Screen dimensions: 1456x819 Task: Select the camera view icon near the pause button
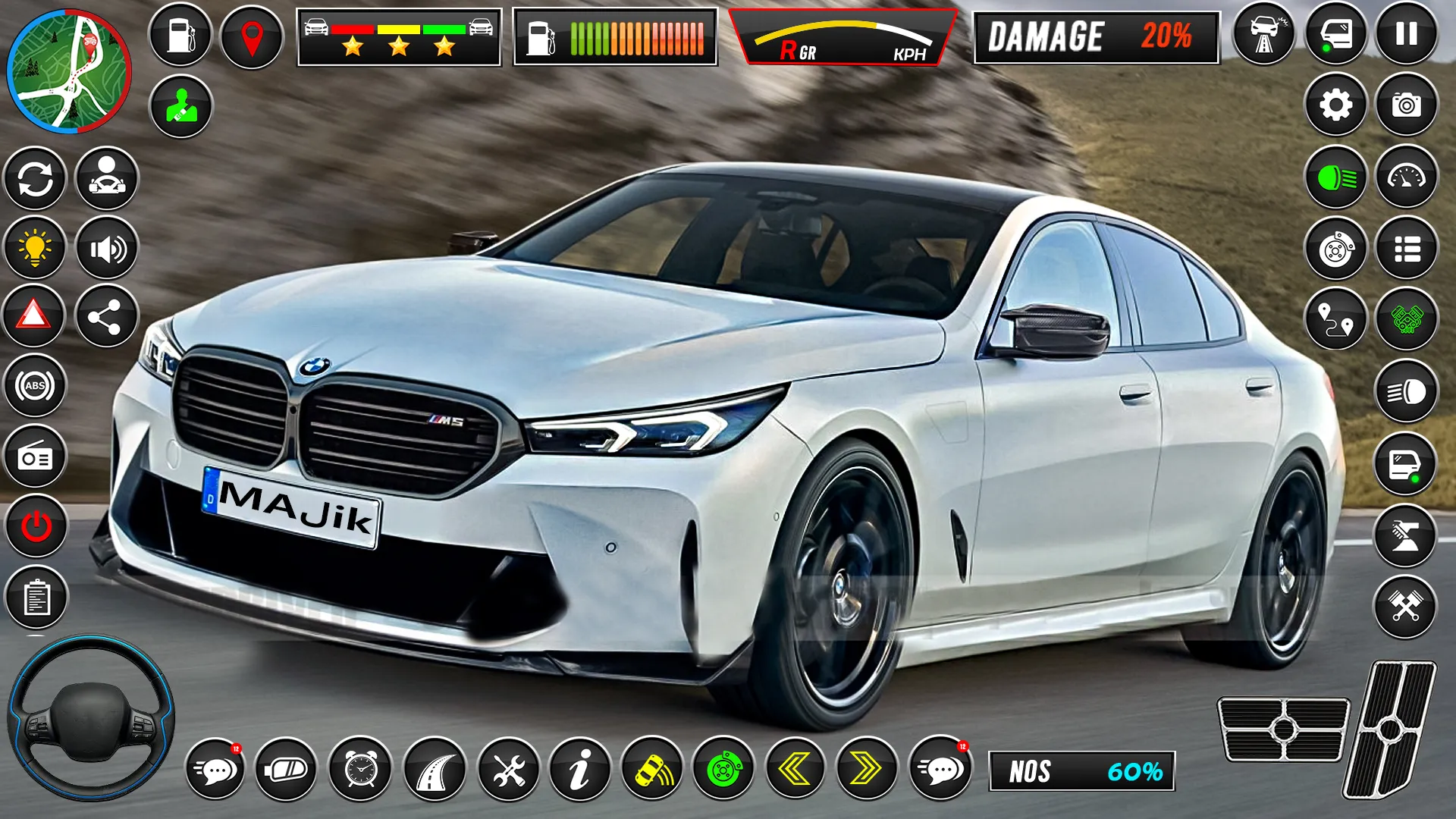pos(1407,104)
